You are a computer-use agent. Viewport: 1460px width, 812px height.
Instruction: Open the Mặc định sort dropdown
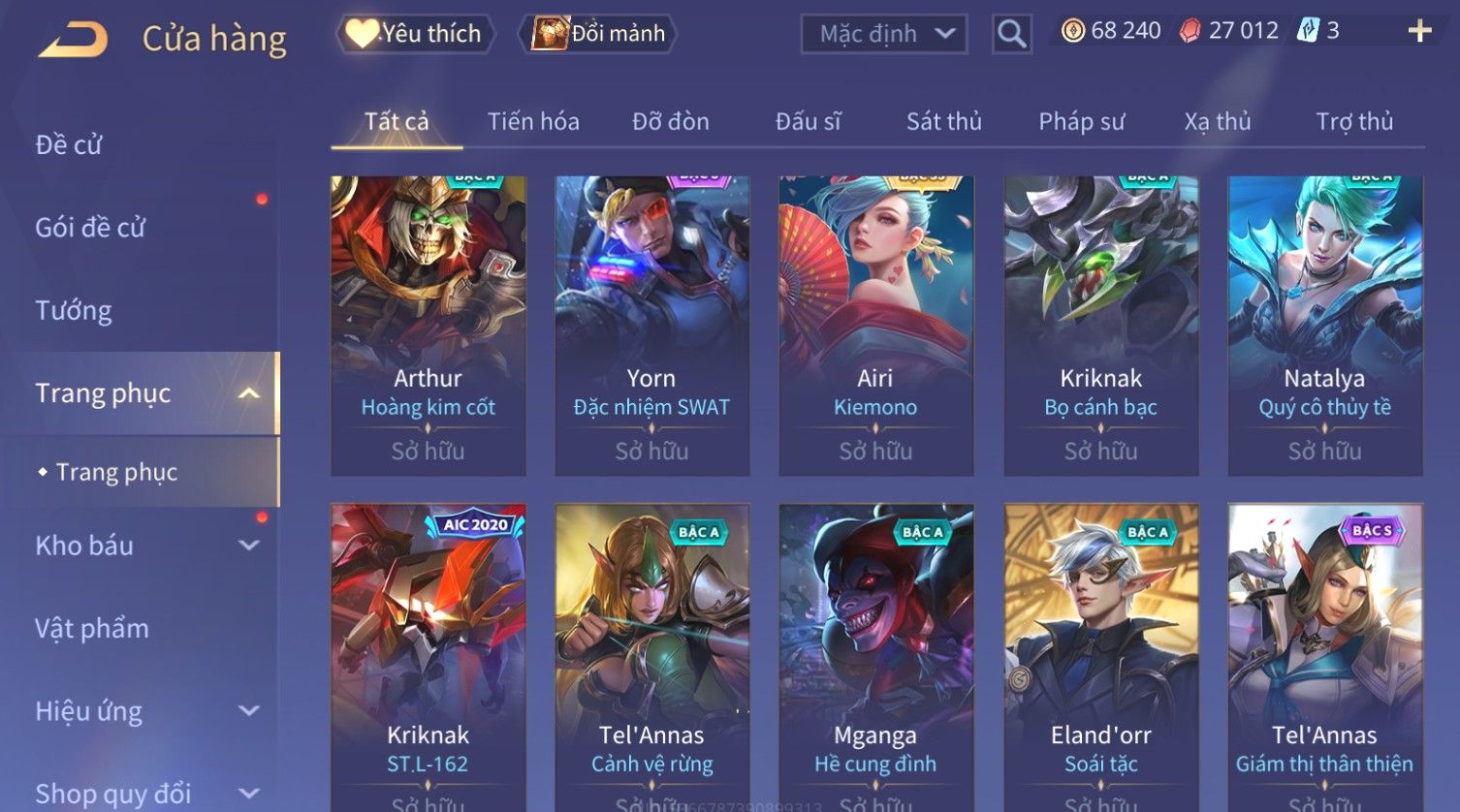tap(884, 34)
